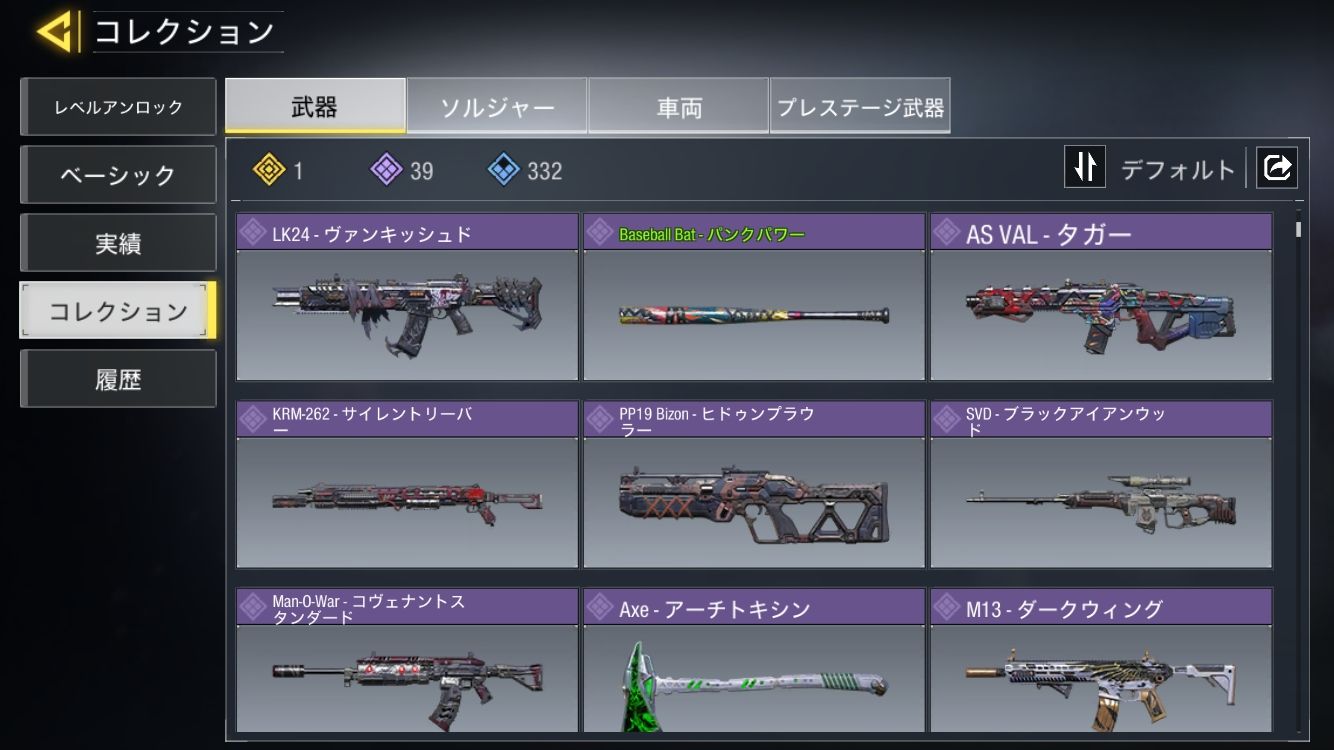The width and height of the screenshot is (1334, 750).
Task: Select the LK24 ヴァンキッシュド weapon card
Action: [x=407, y=298]
